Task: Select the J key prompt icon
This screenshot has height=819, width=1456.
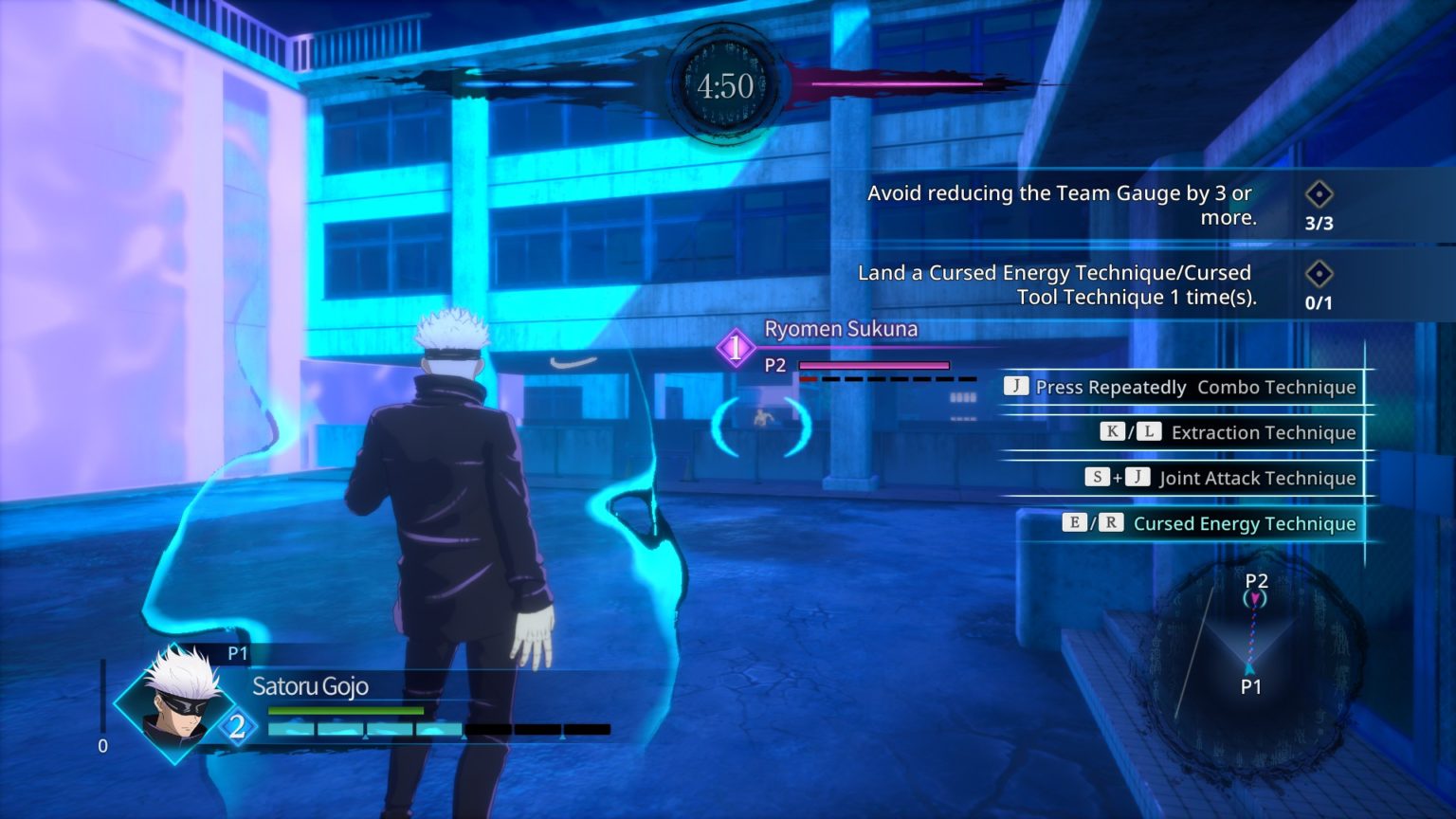Action: click(1014, 387)
